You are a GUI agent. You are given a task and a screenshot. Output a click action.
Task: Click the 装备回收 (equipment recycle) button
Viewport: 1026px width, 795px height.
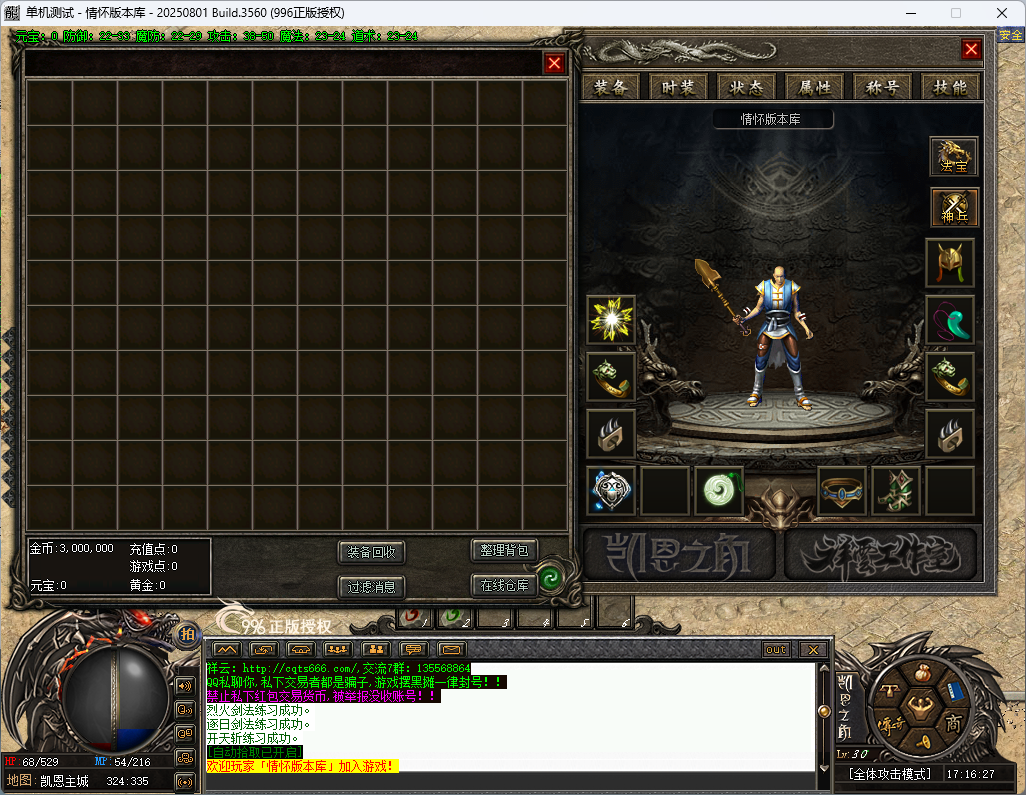[371, 552]
